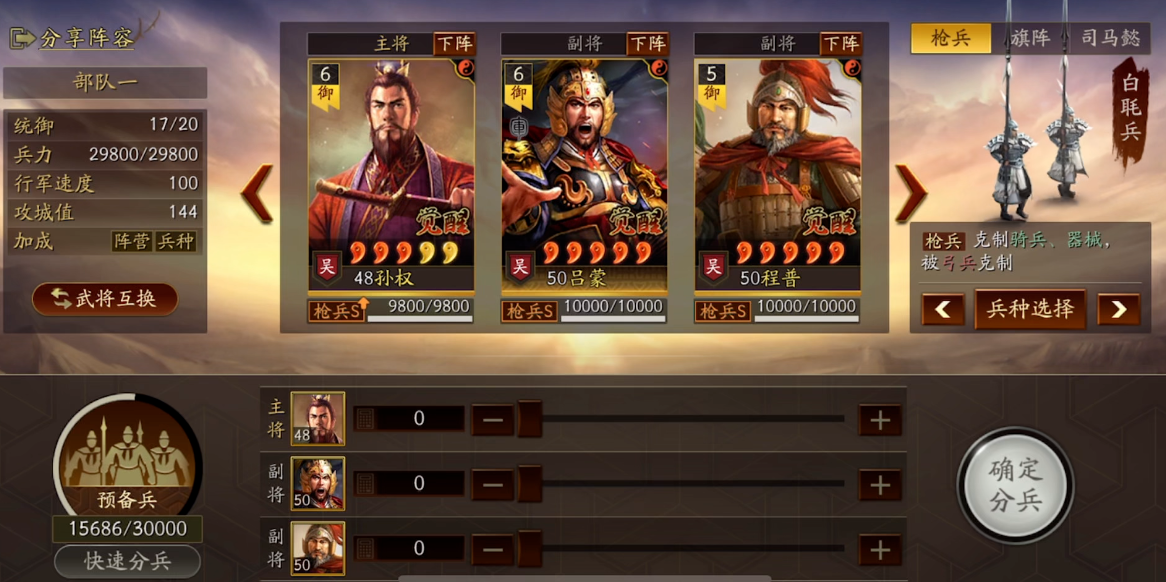Click the 兵种 bonus tag
The height and width of the screenshot is (582, 1166).
coord(175,241)
